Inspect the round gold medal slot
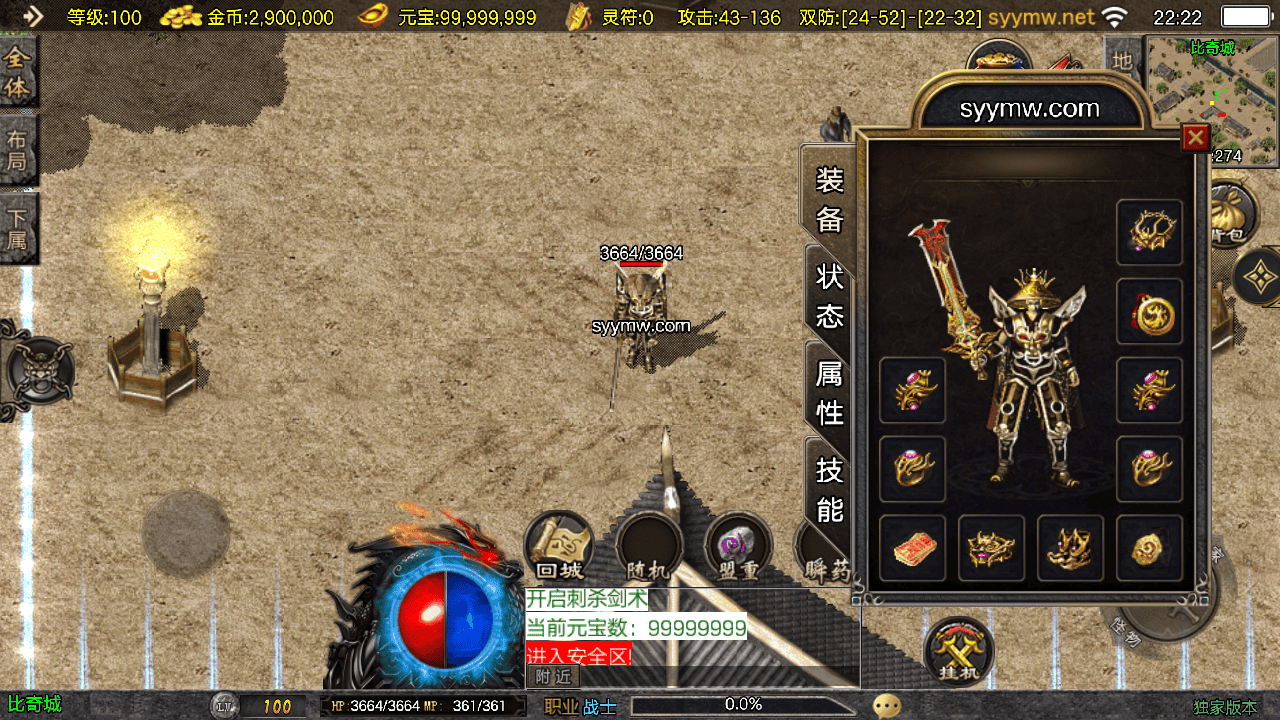 click(1149, 312)
